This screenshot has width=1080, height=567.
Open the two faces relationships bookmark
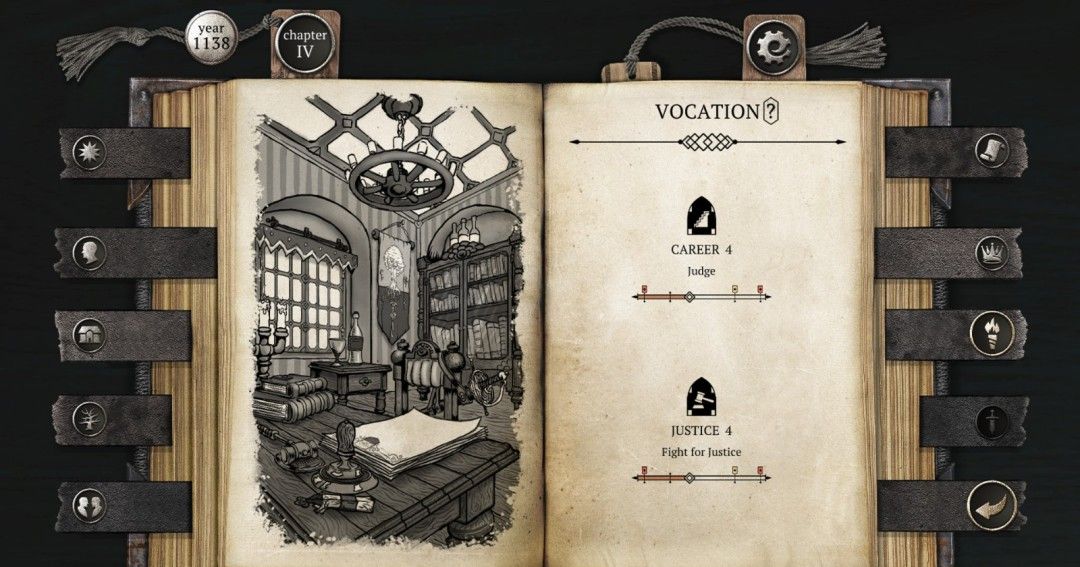point(89,504)
